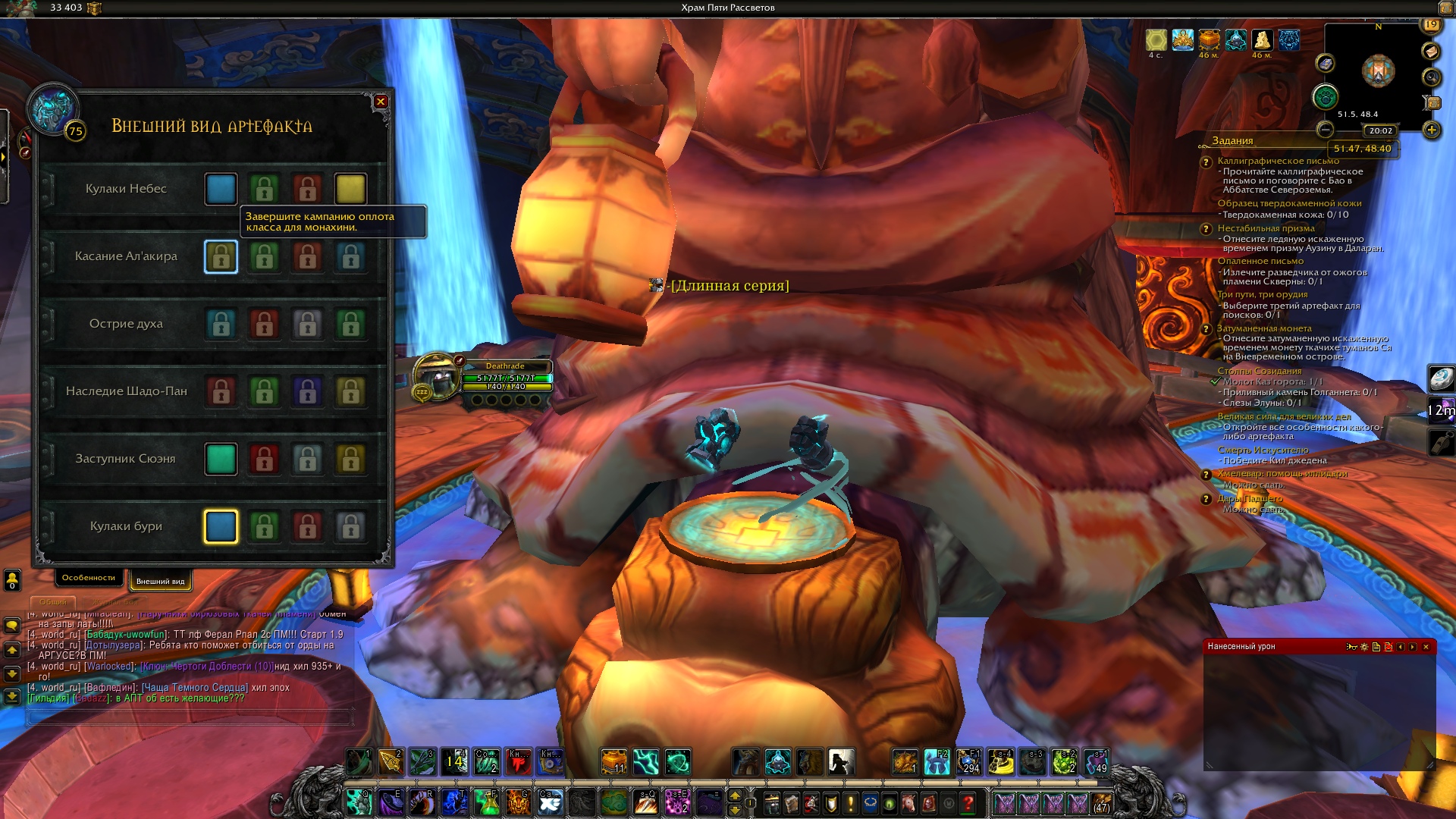Close the artifact appearance window
Viewport: 1456px width, 819px height.
click(x=381, y=102)
